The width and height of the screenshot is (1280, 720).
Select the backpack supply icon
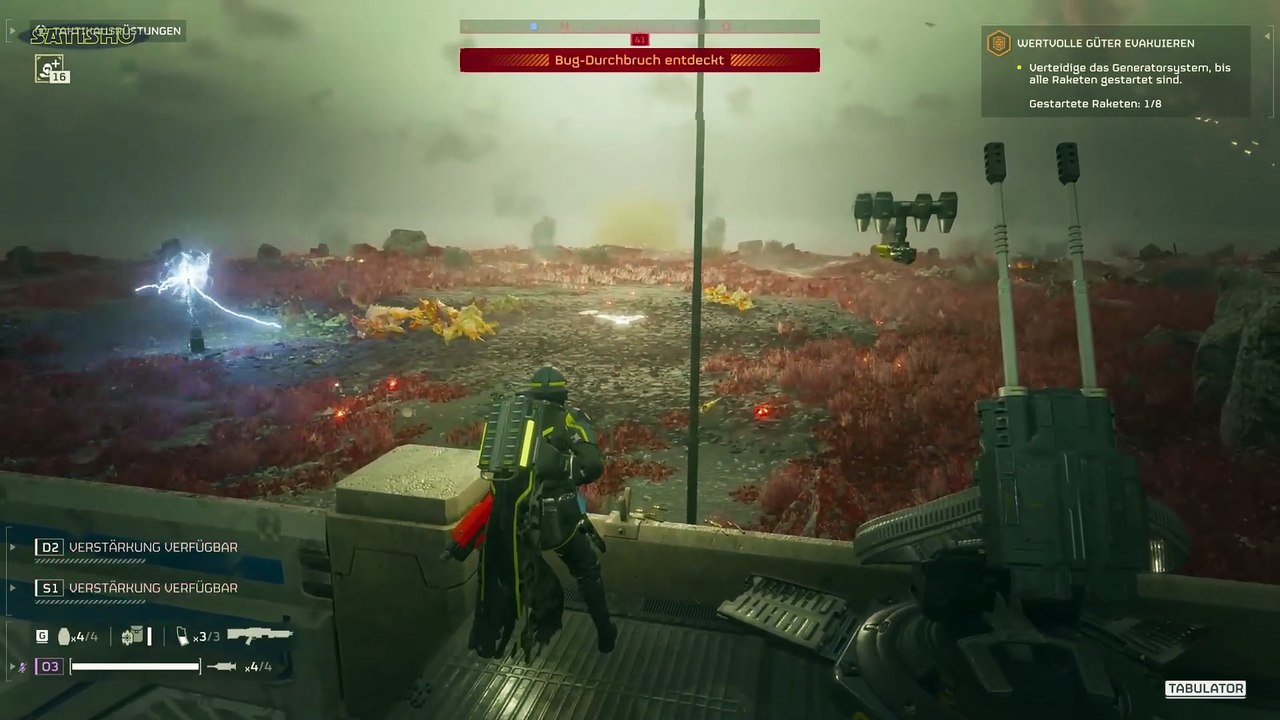[x=133, y=636]
